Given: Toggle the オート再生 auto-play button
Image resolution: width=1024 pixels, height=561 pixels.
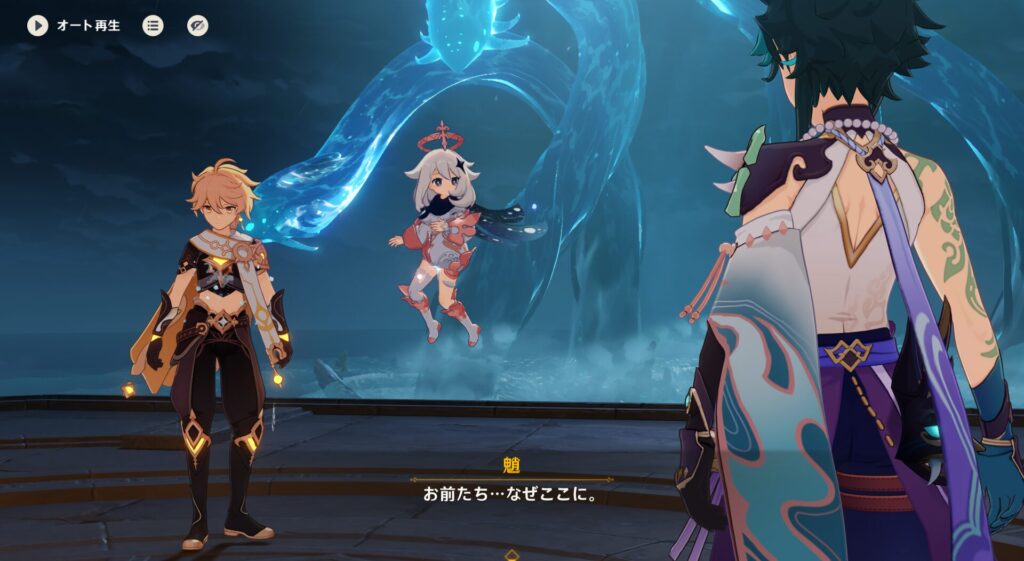Looking at the screenshot, I should point(38,25).
